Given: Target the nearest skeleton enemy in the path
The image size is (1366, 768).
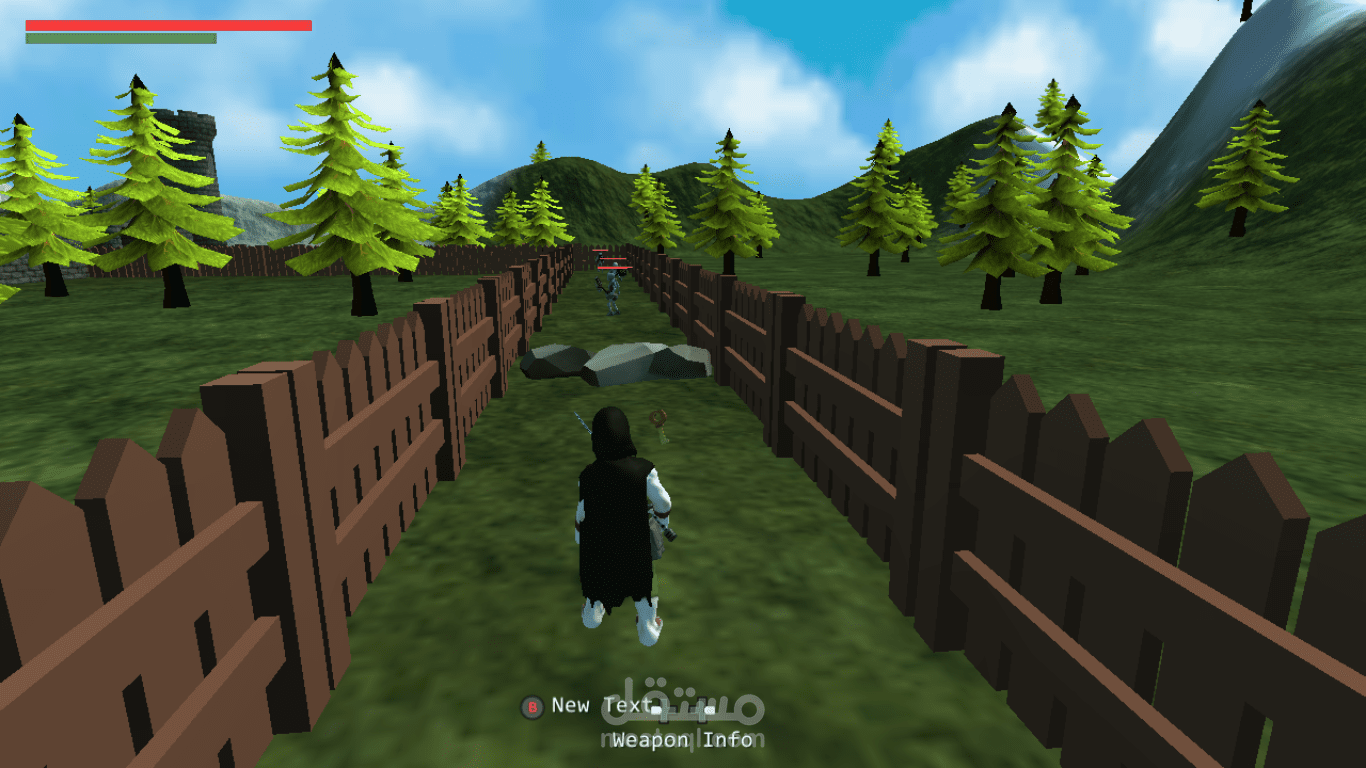Looking at the screenshot, I should tap(613, 290).
